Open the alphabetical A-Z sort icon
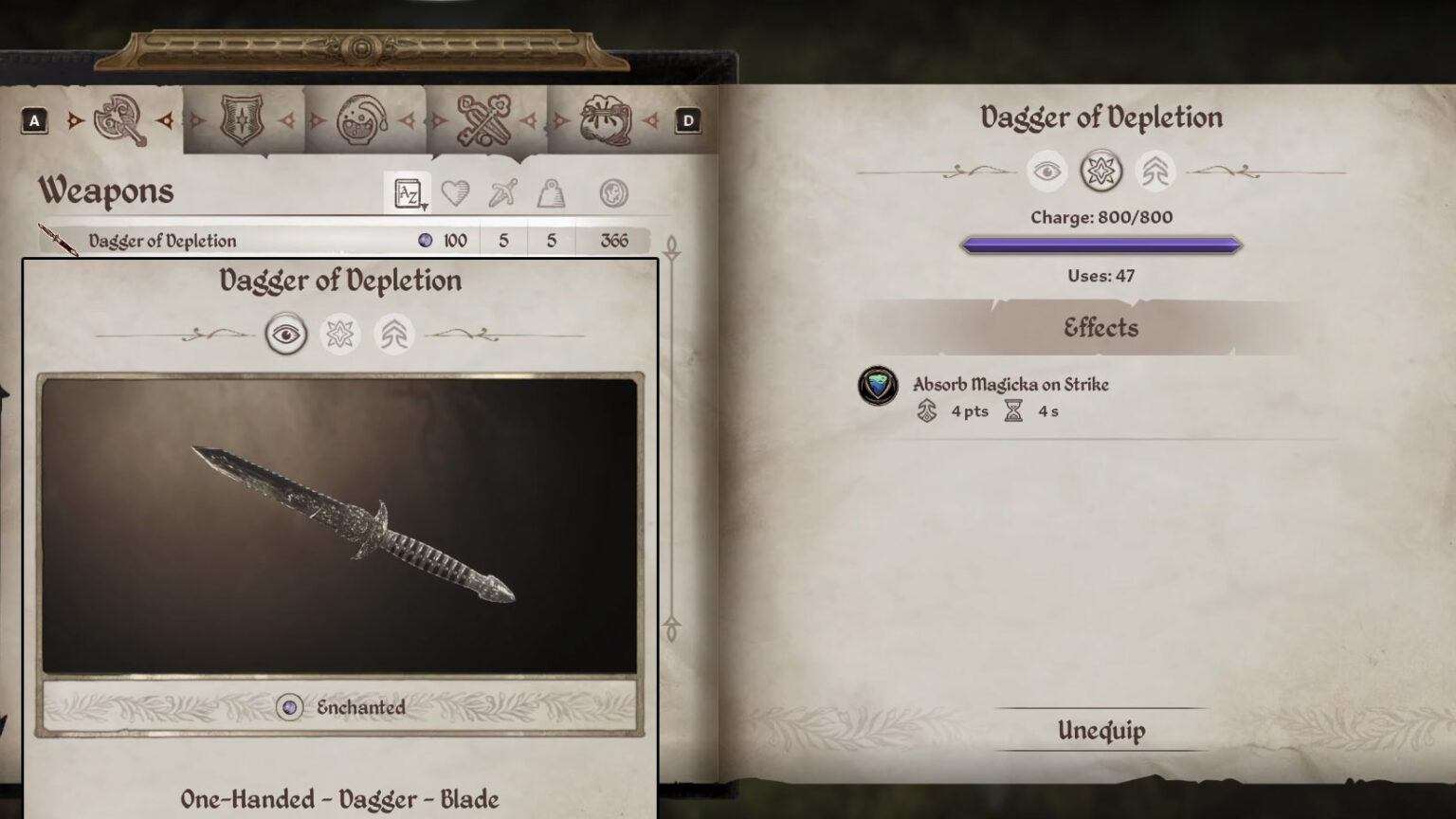The image size is (1456, 819). 408,191
